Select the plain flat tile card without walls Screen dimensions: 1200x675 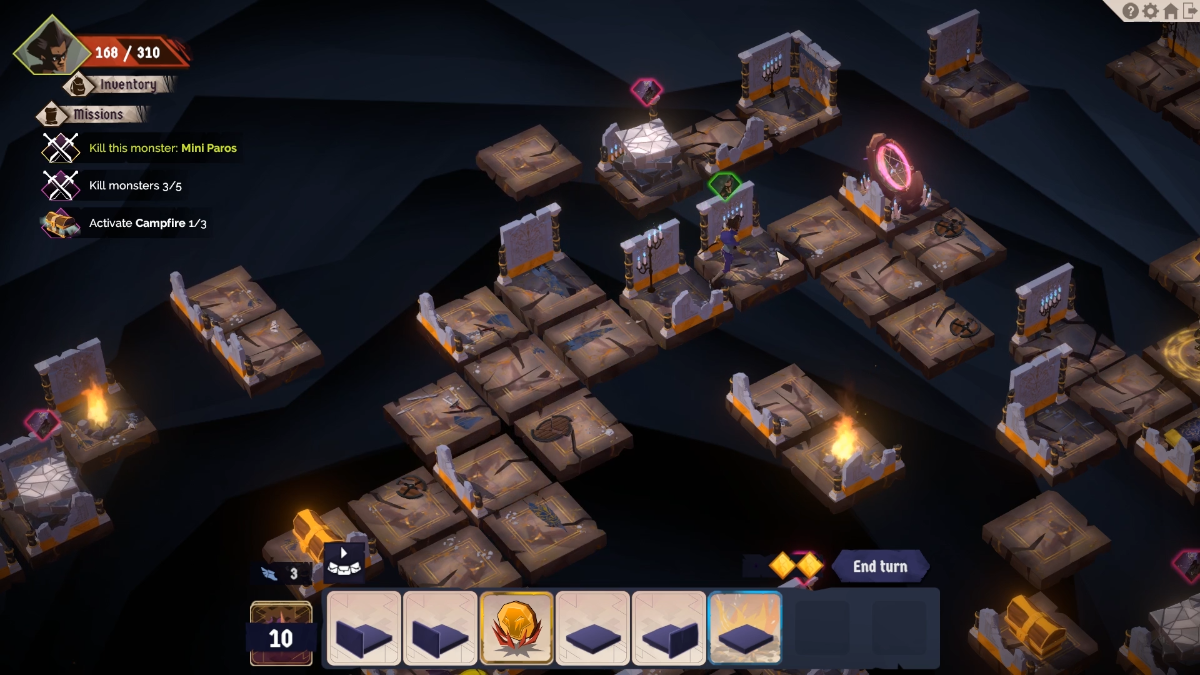coord(593,629)
